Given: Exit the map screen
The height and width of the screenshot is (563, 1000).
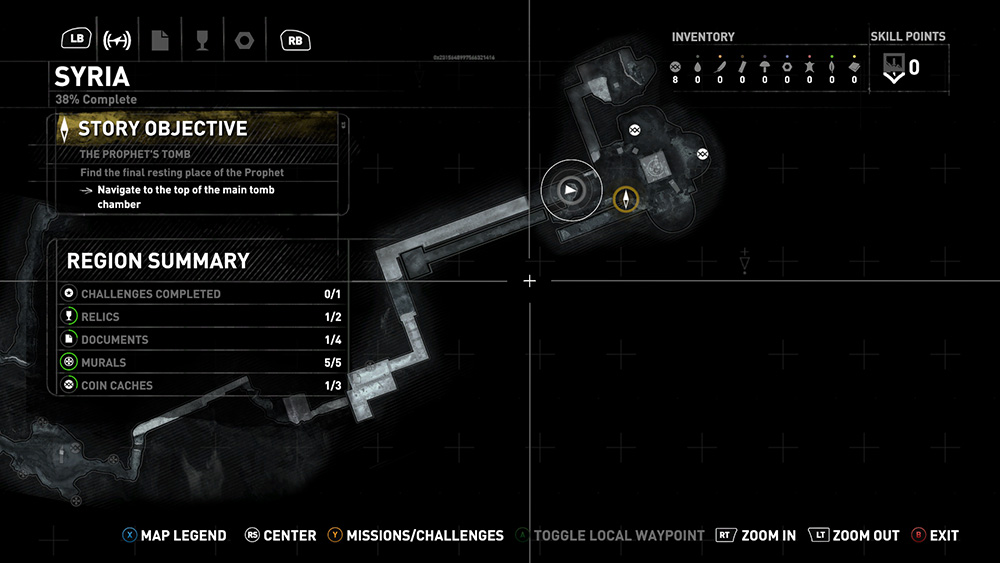Looking at the screenshot, I should coord(936,536).
